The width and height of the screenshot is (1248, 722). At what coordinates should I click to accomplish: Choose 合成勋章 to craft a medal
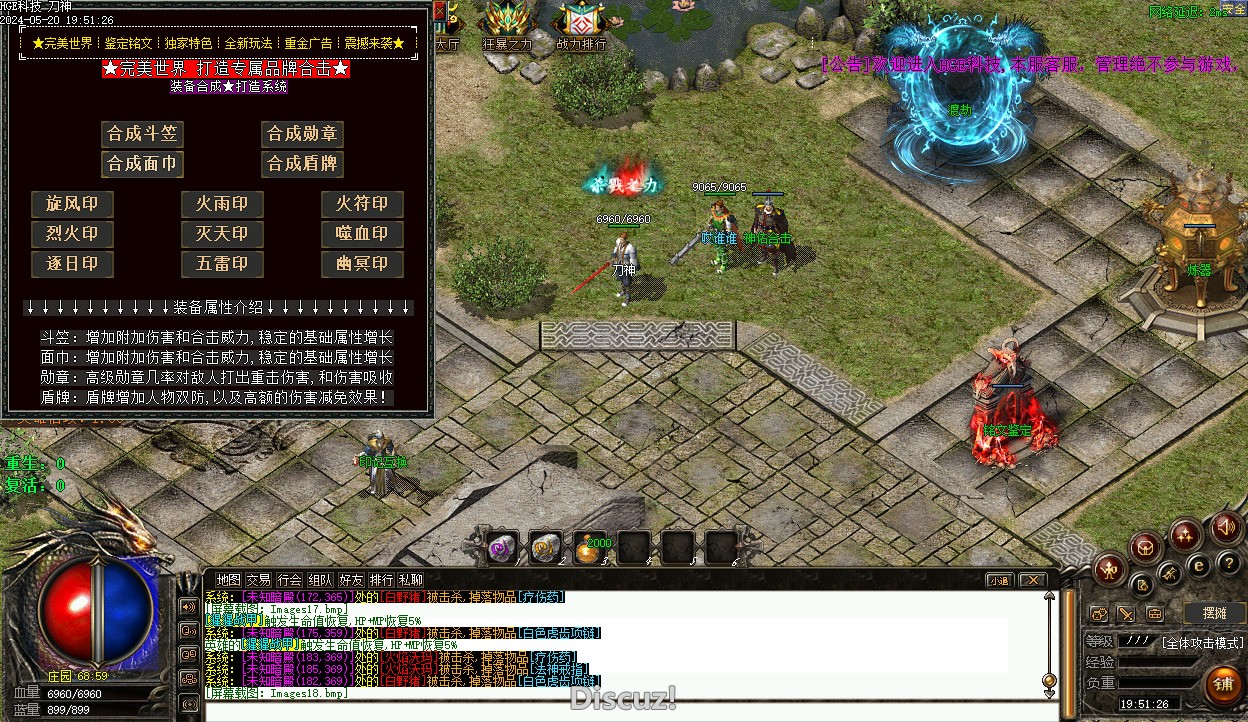(302, 134)
